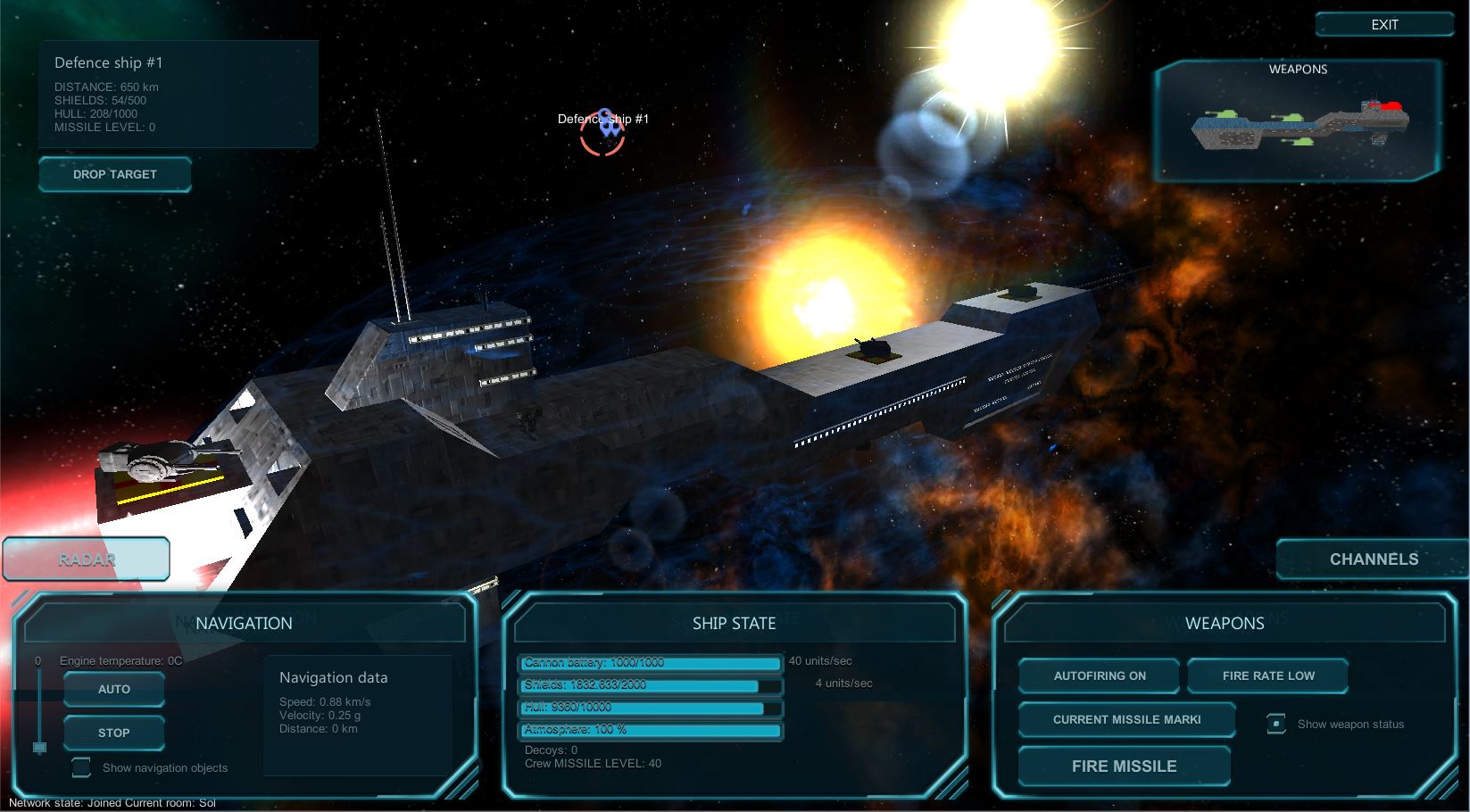The width and height of the screenshot is (1470, 812).
Task: Change the FIRE RATE LOW setting
Action: click(1267, 675)
